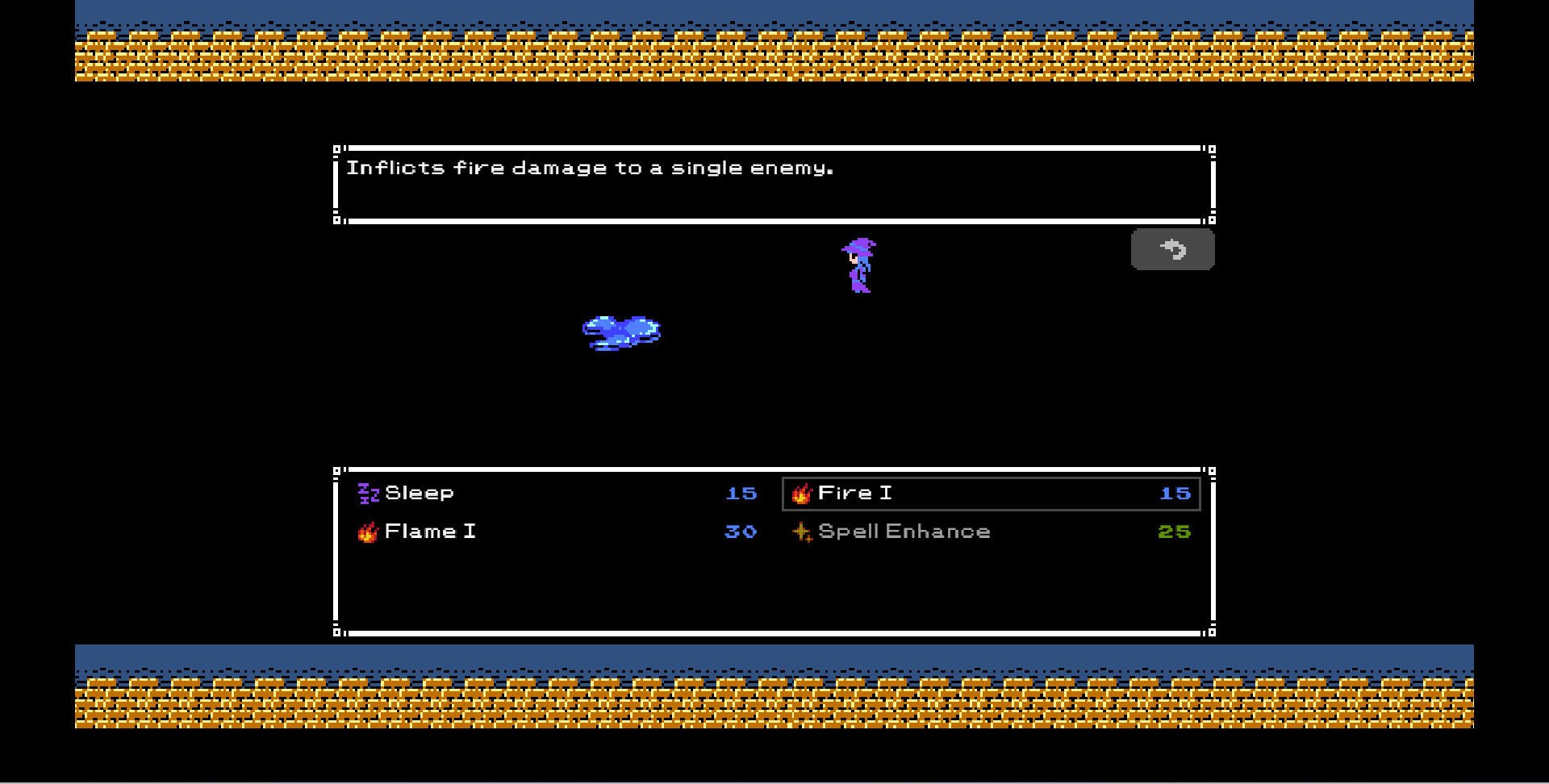Pick Spell Enhance from the list

point(904,532)
